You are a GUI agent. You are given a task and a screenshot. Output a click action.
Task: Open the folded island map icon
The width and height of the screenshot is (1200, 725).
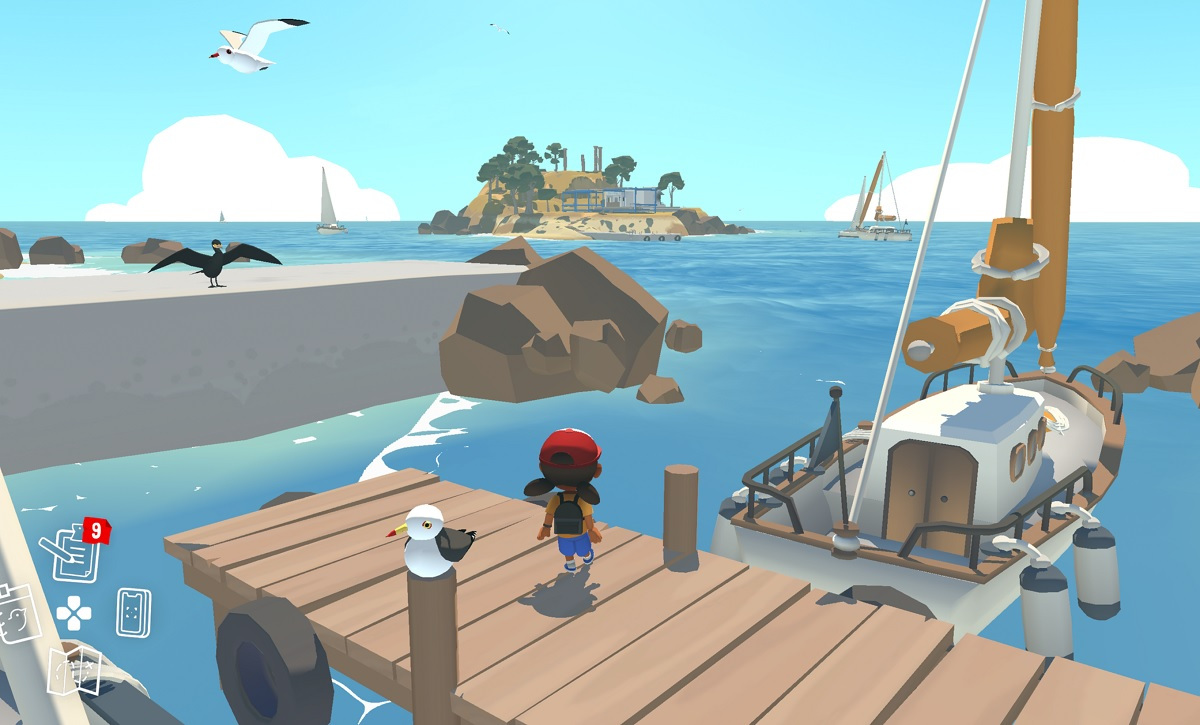[75, 670]
